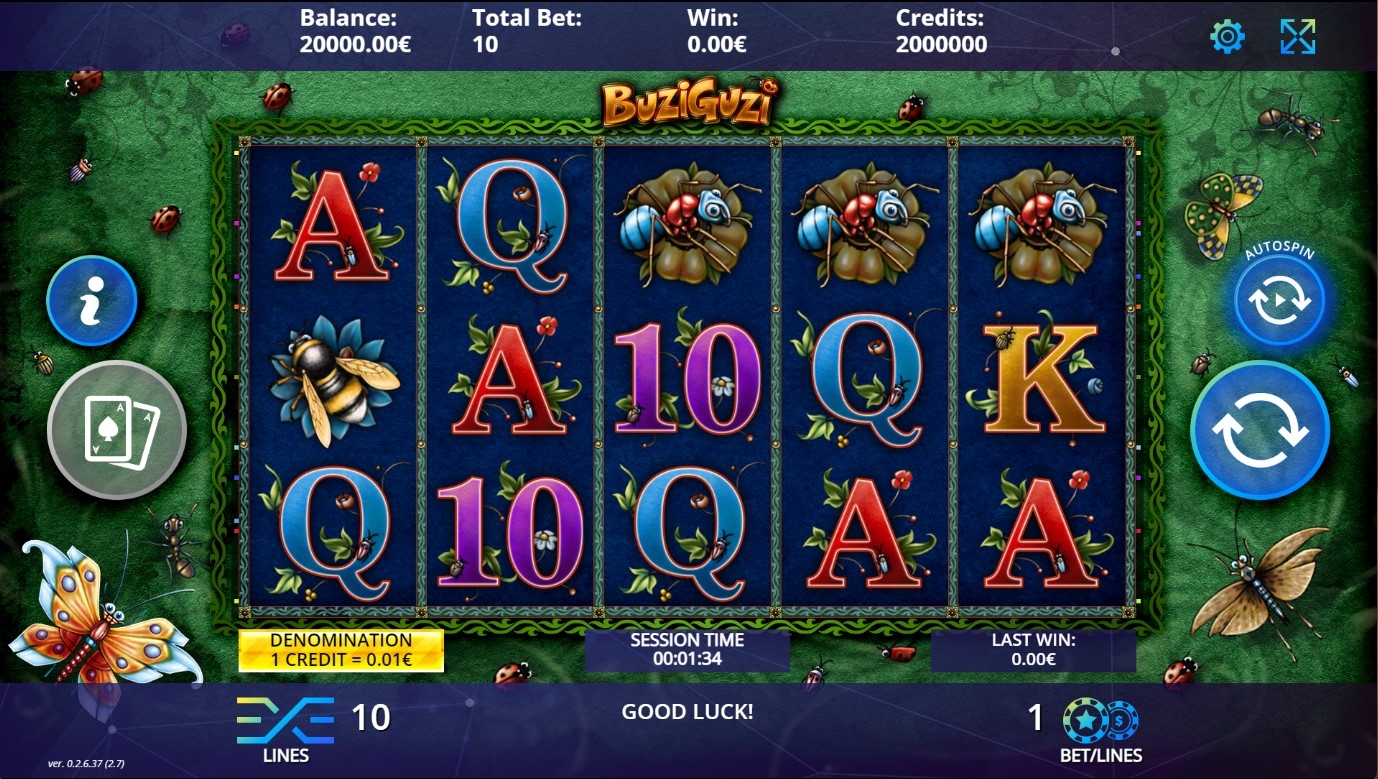Spin the reels with the big blue button

1260,430
